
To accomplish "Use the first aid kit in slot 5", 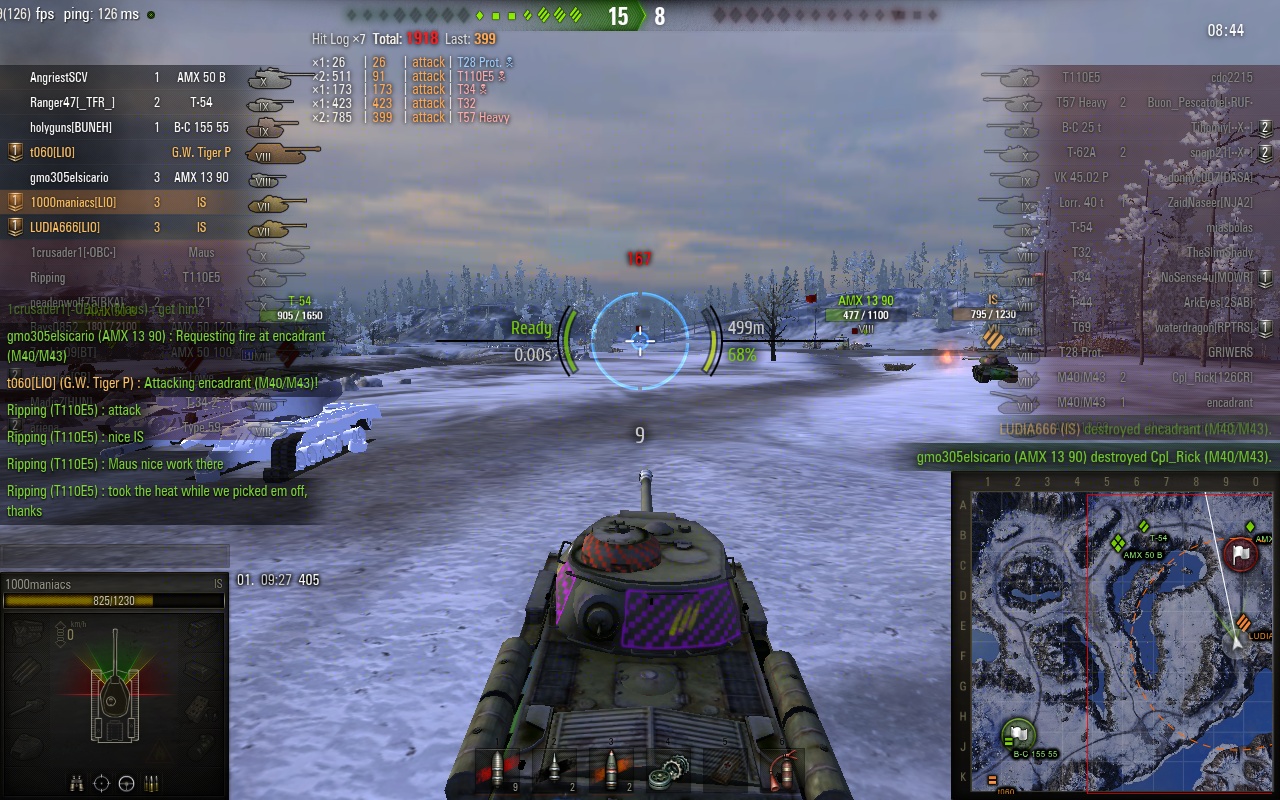I will (723, 770).
